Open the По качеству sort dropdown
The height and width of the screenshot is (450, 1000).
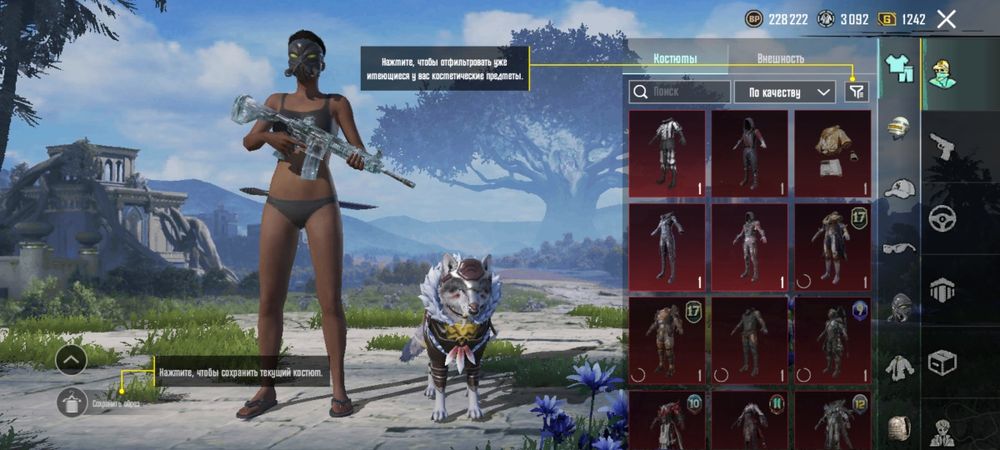785,92
